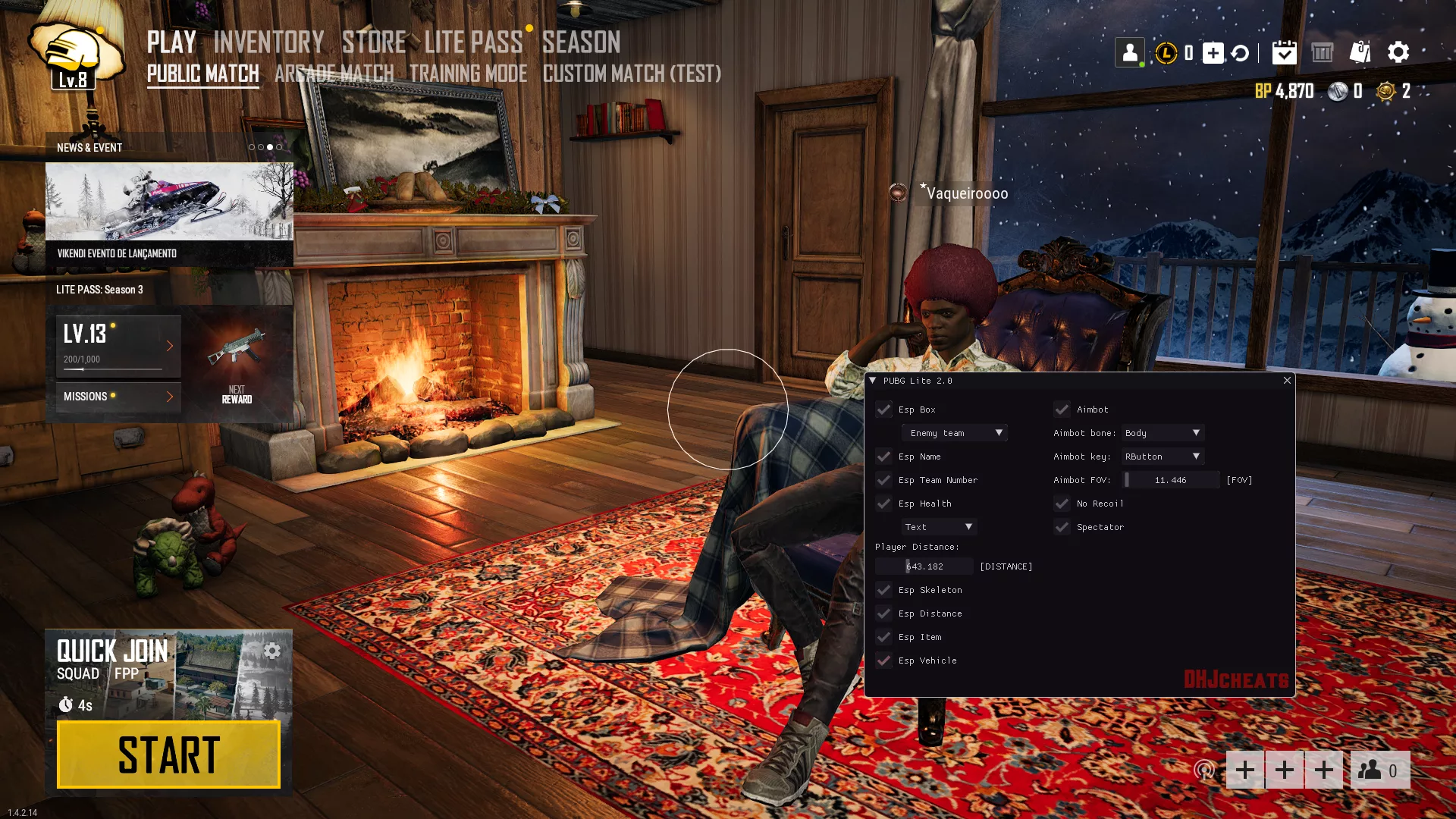
Task: Open the Aimbot bone dropdown
Action: click(x=1163, y=433)
